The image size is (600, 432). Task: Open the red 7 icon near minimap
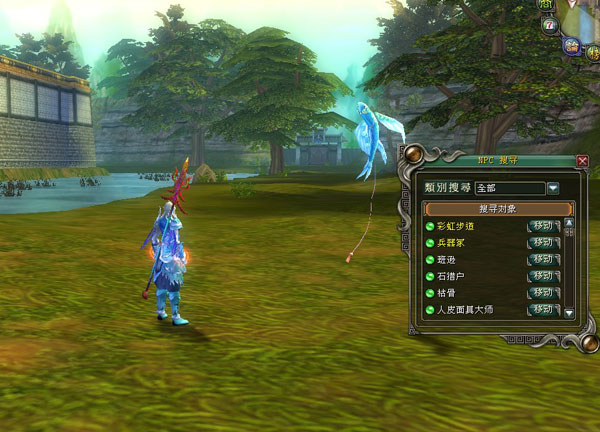(x=549, y=26)
